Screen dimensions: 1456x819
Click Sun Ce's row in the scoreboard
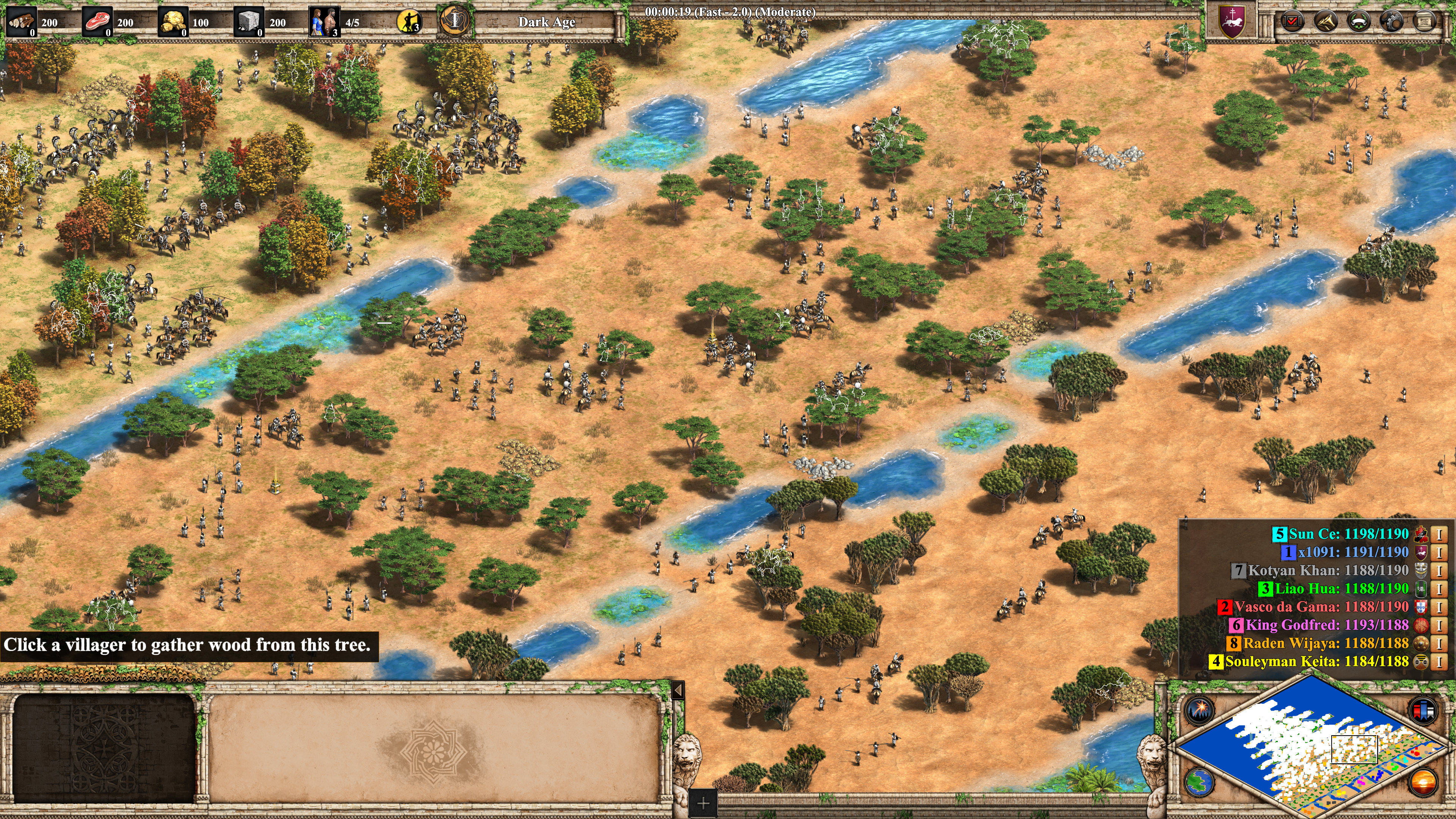1348,533
